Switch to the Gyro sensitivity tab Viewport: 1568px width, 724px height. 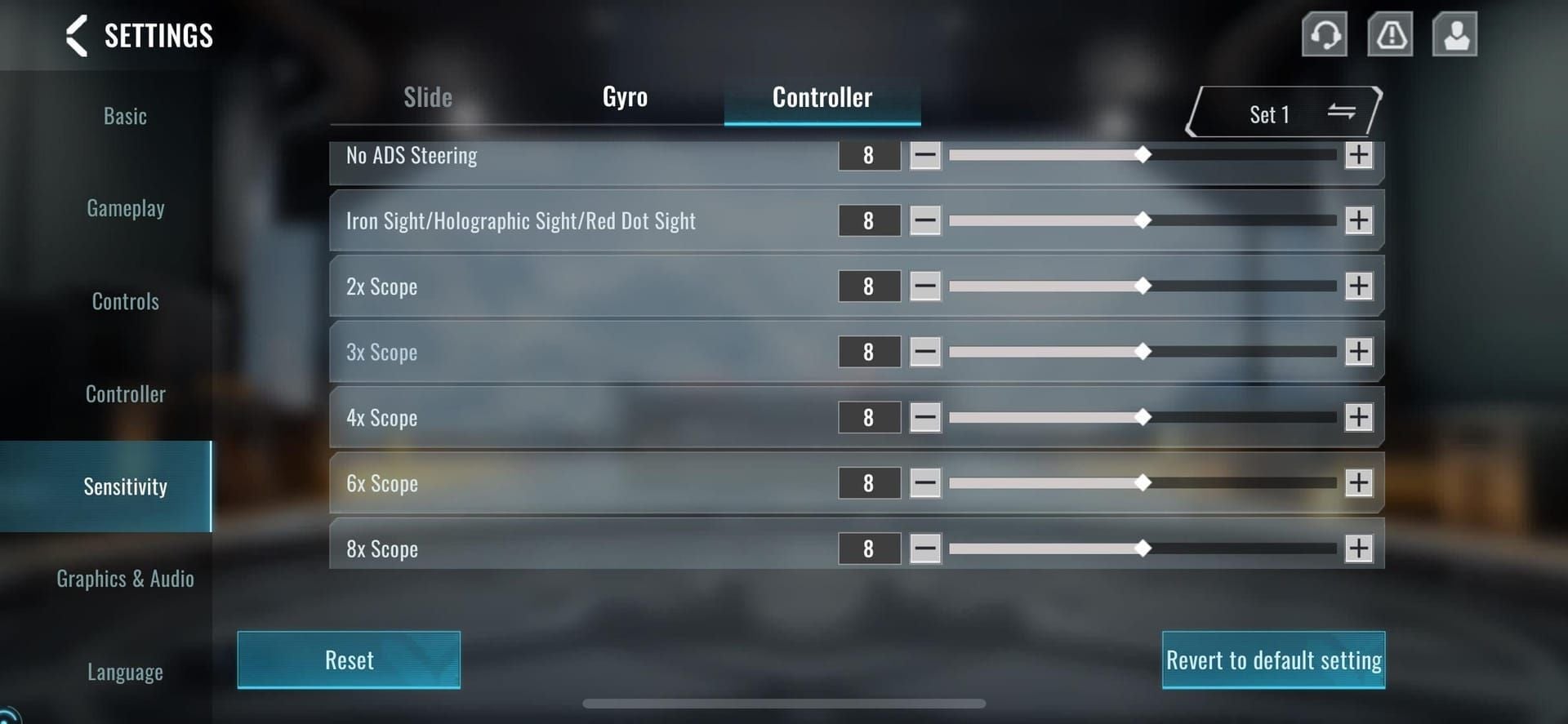pyautogui.click(x=625, y=98)
